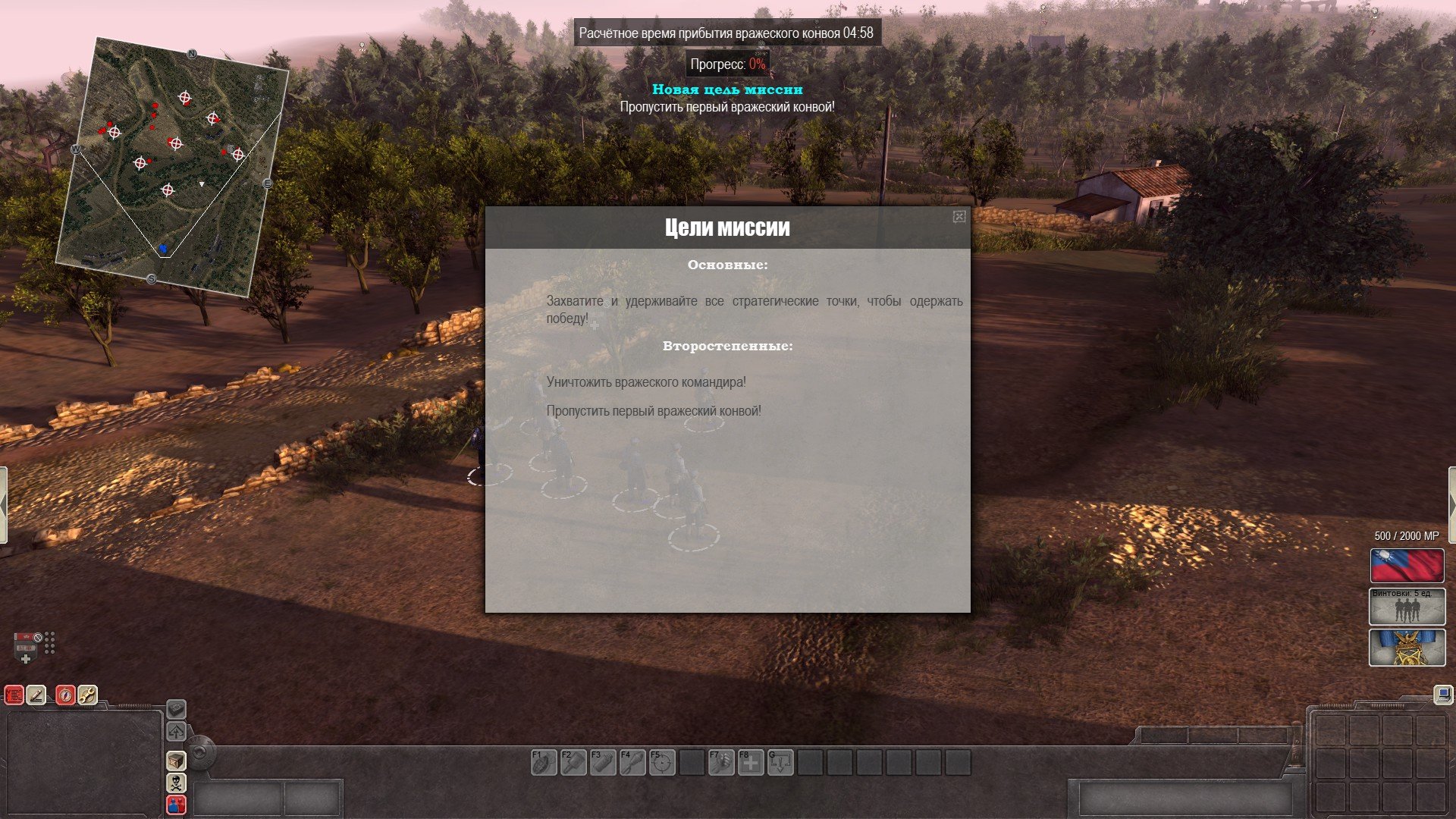Use the F8 medkit heal action
The width and height of the screenshot is (1456, 819).
751,762
